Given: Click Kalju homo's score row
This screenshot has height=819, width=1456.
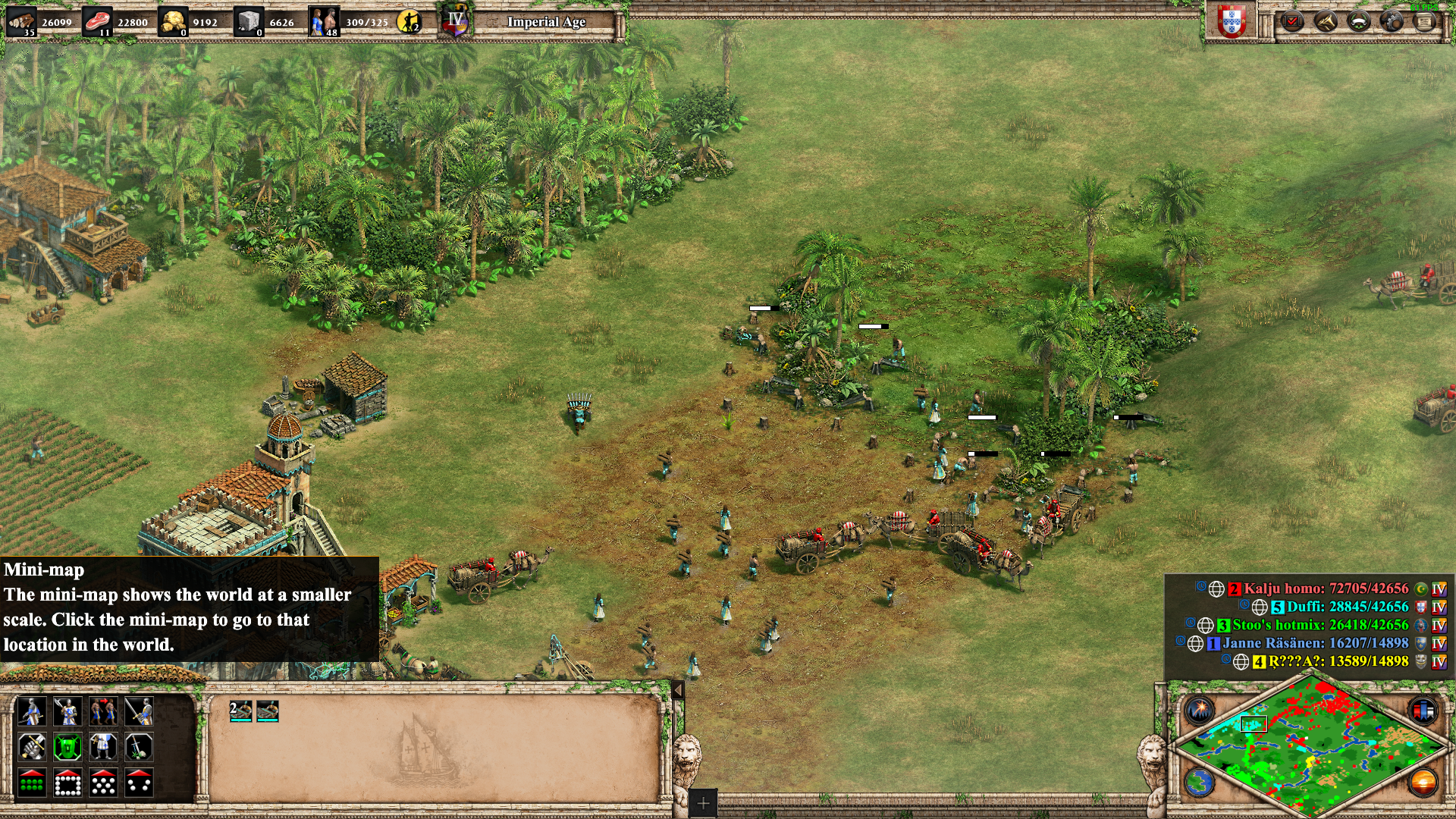Looking at the screenshot, I should pyautogui.click(x=1326, y=588).
